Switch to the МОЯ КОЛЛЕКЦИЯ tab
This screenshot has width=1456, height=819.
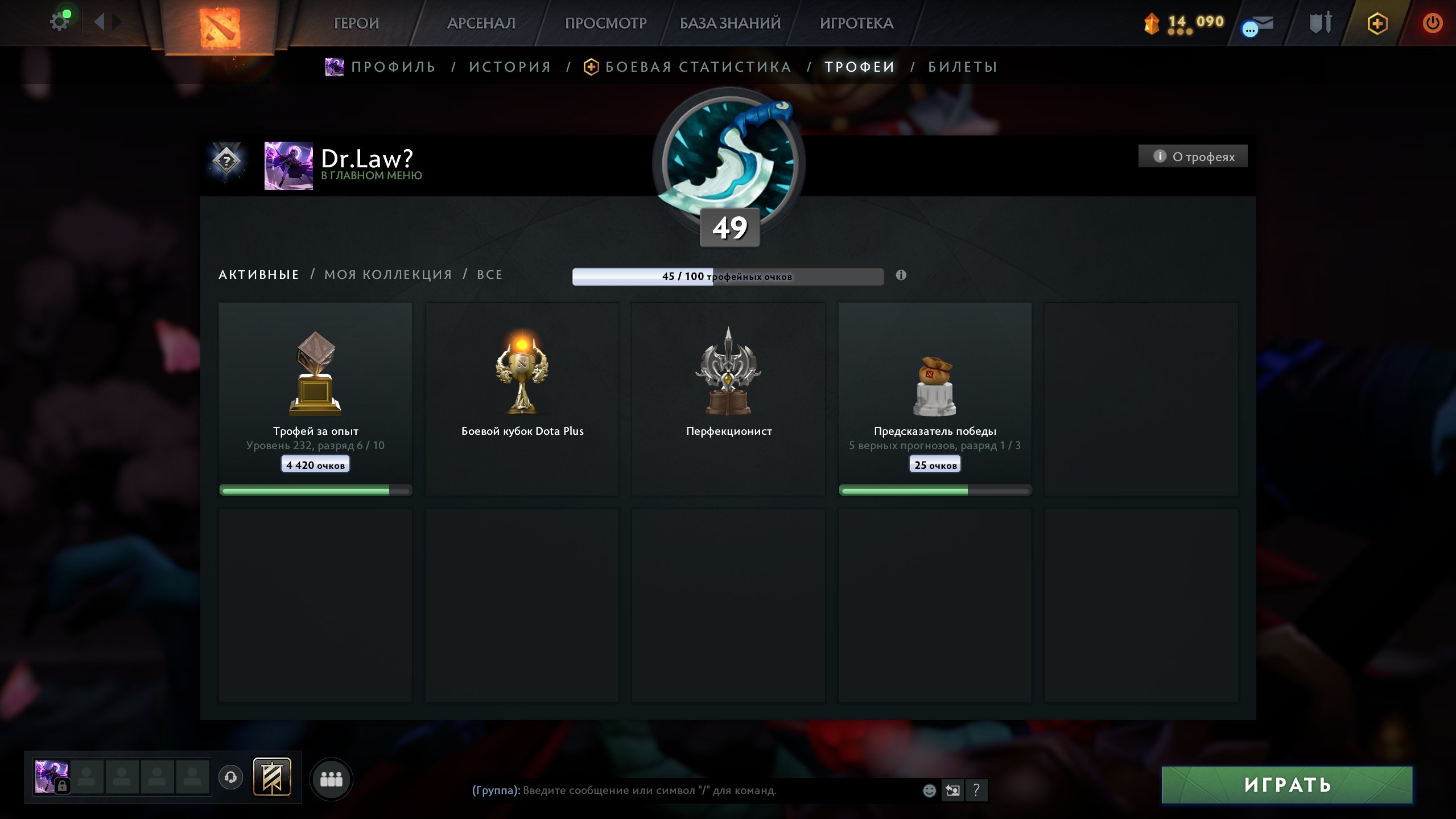tap(387, 274)
